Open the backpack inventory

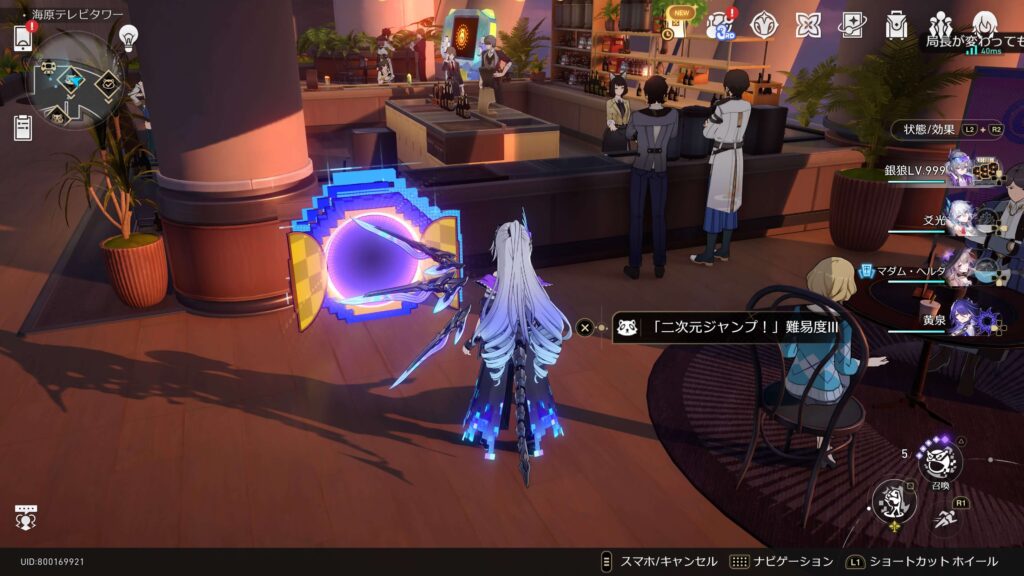coord(896,24)
